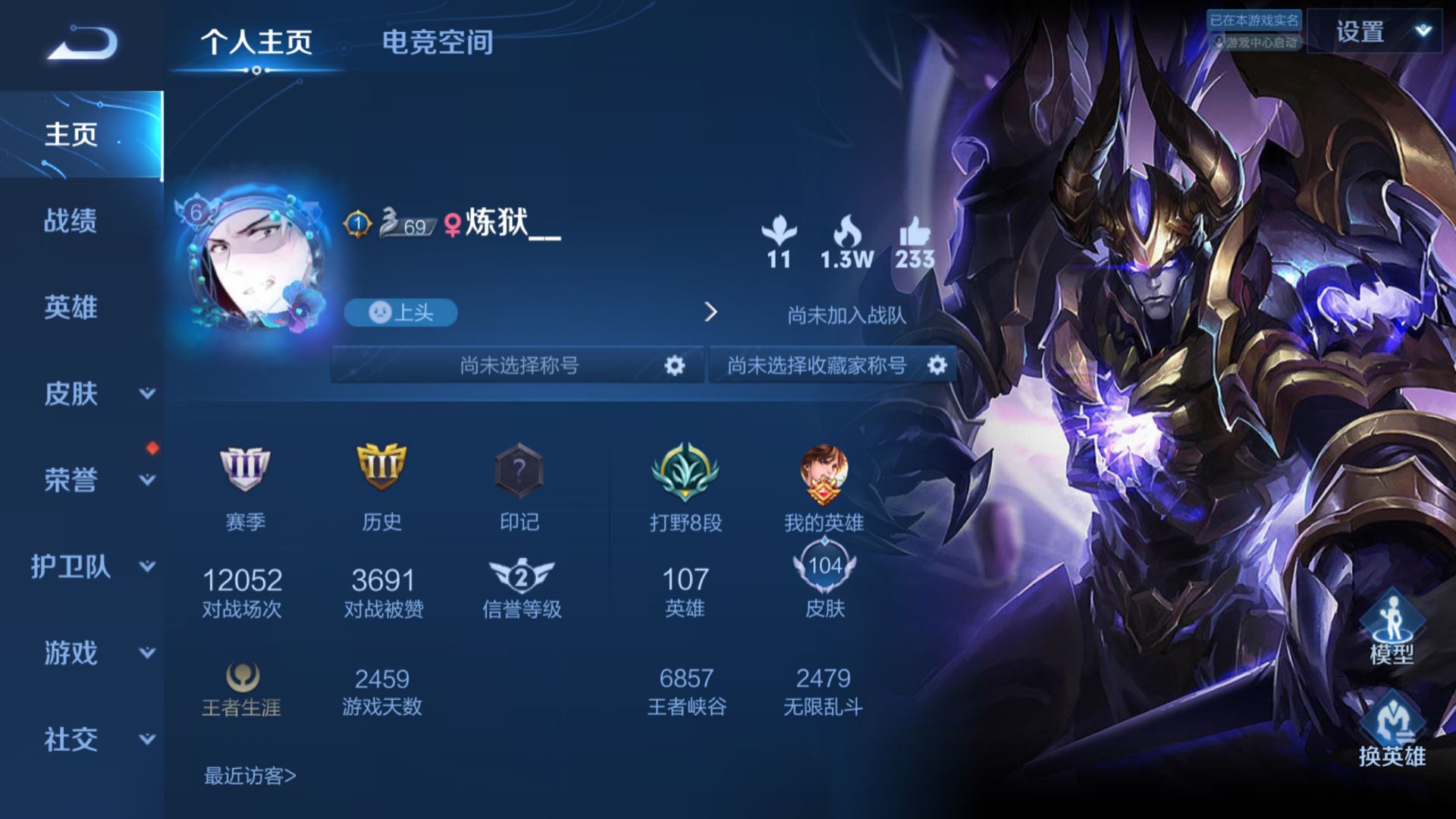
Task: View the 历史 rank badge
Action: 381,469
